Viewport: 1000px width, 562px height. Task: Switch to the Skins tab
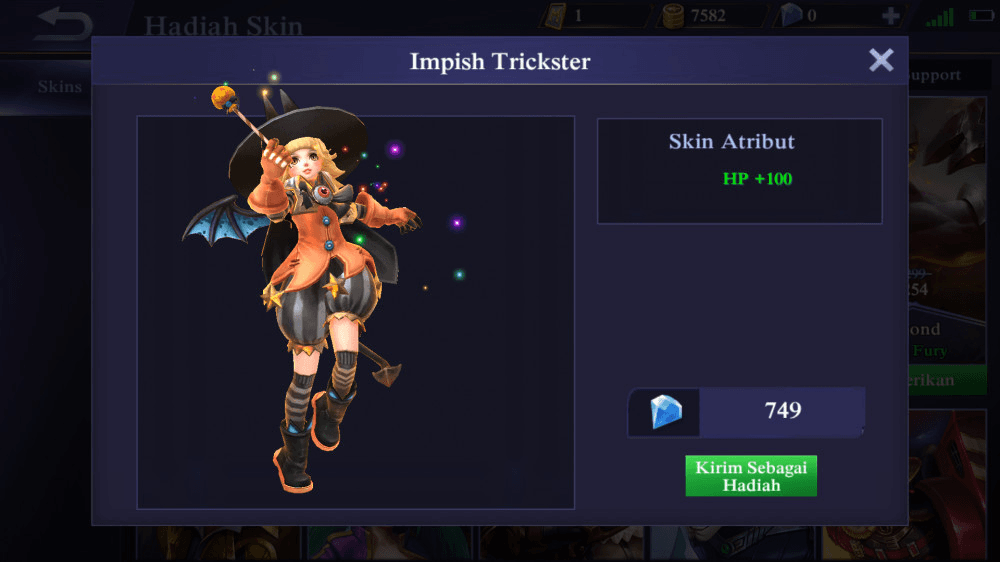click(59, 87)
